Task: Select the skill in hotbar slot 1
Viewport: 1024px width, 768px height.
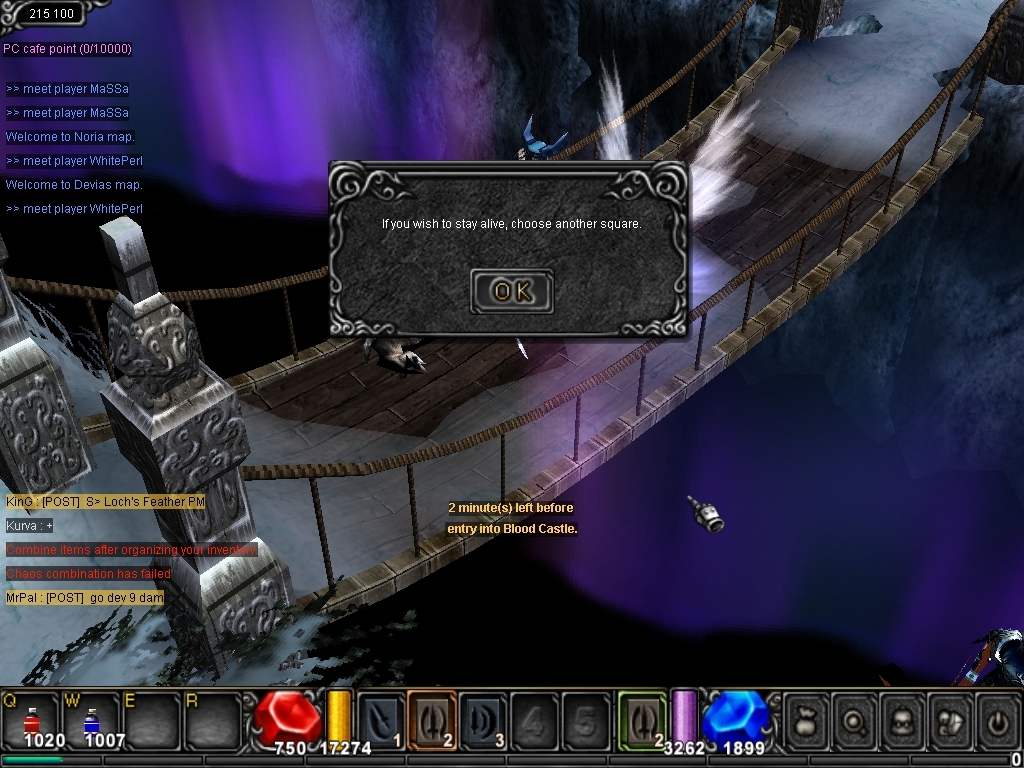Action: tap(381, 720)
